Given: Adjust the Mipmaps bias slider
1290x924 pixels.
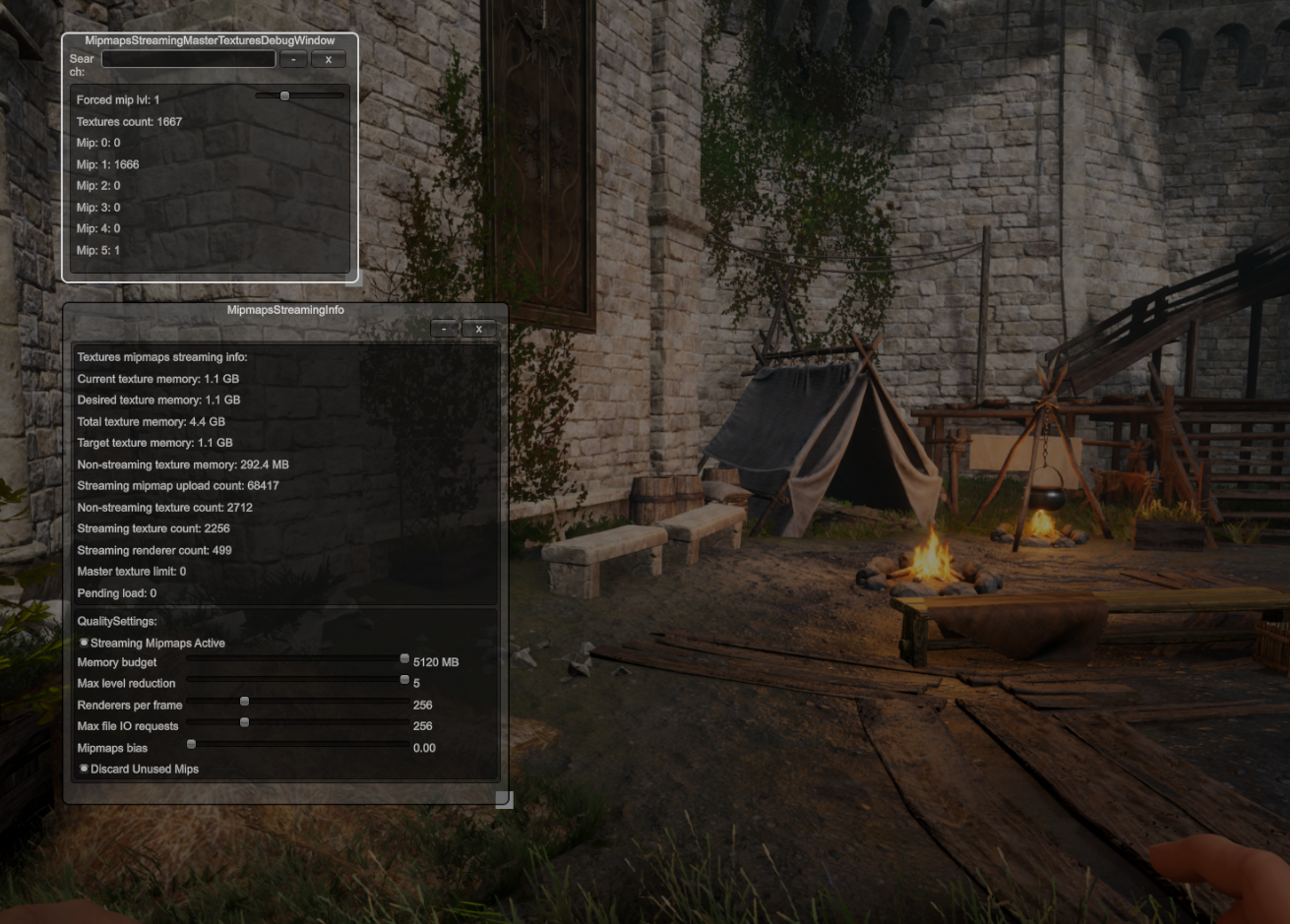Looking at the screenshot, I should point(191,743).
